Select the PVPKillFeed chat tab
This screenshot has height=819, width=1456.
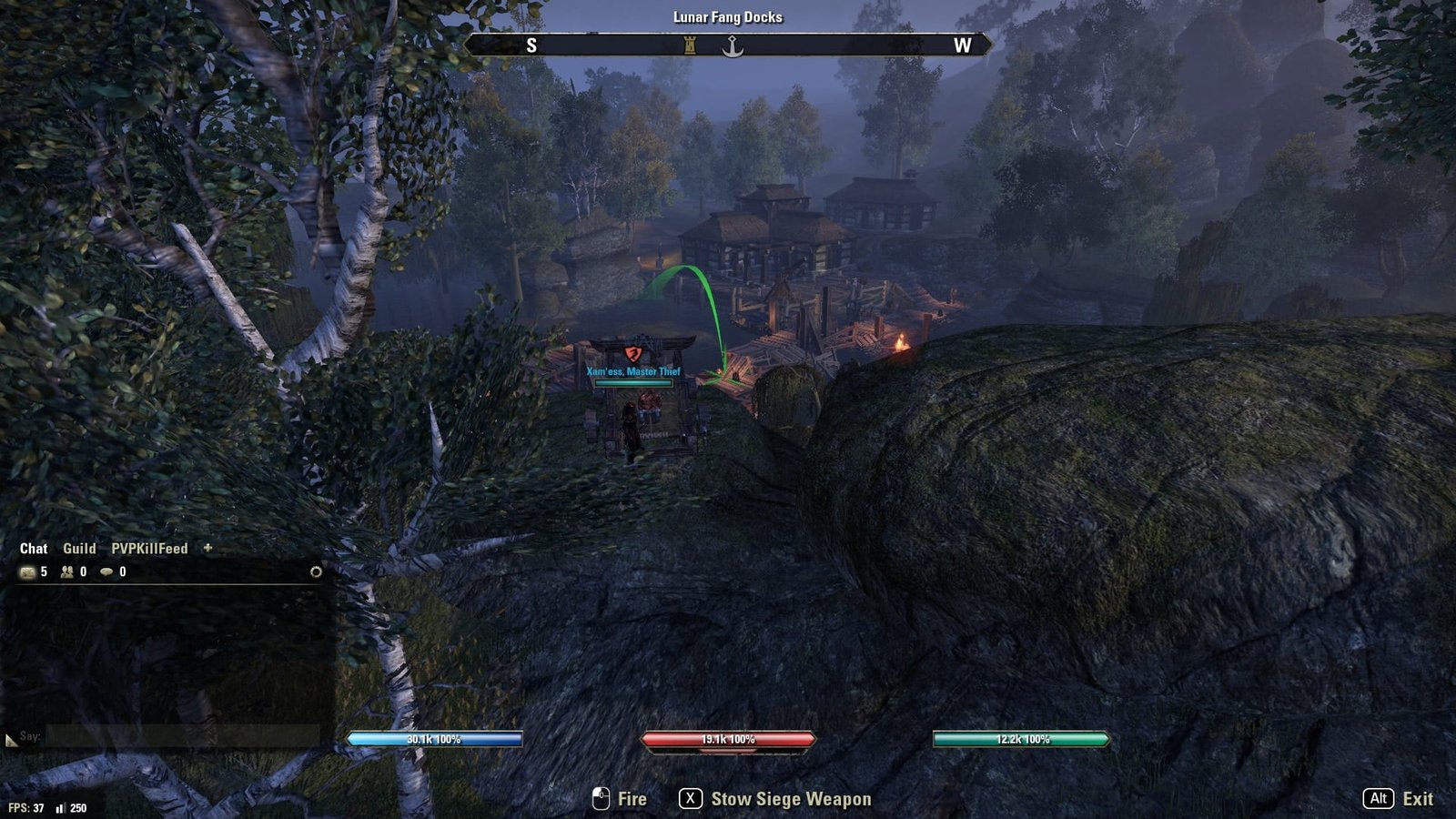click(x=149, y=549)
